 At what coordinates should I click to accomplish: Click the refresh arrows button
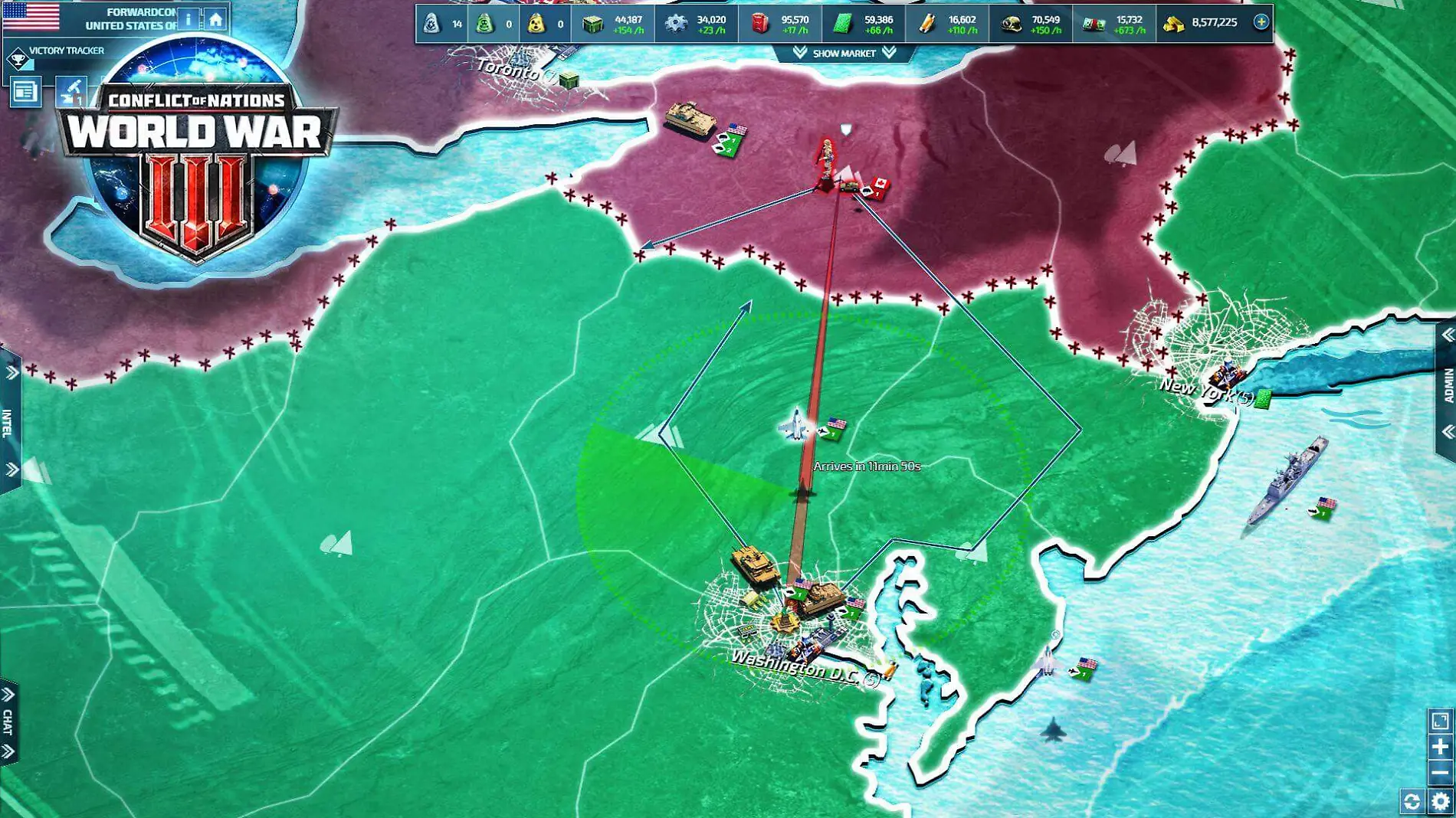[1412, 801]
